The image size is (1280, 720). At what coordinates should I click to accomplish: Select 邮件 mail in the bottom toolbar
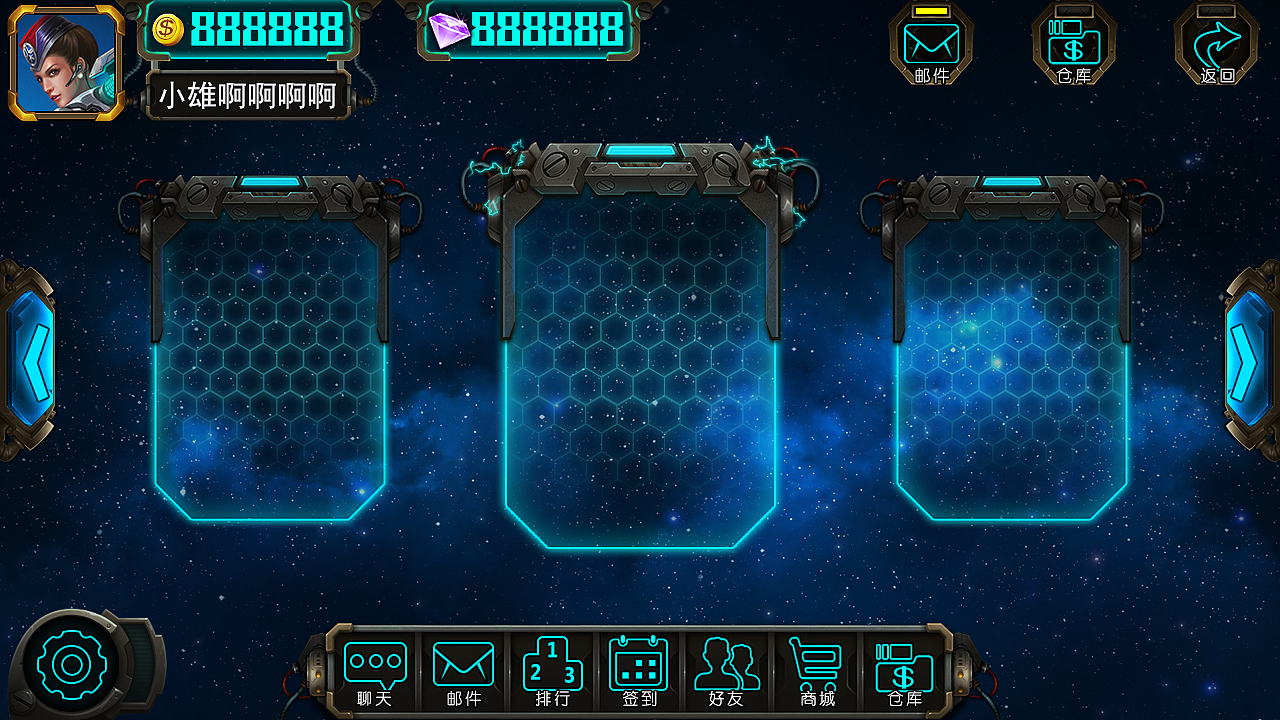pos(463,672)
